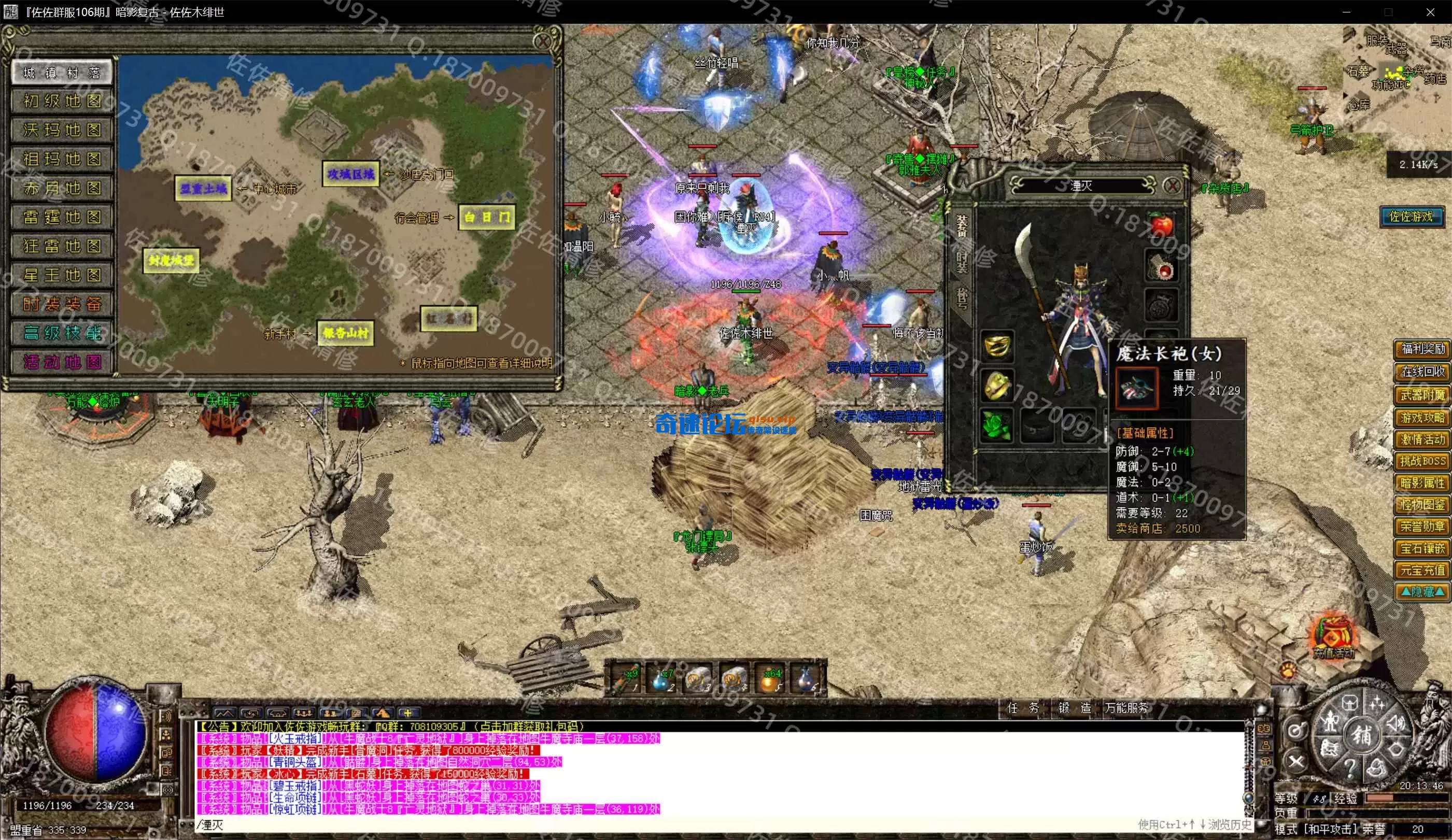1452x840 pixels.
Task: Choose the 活动地图 entry
Action: pos(62,362)
